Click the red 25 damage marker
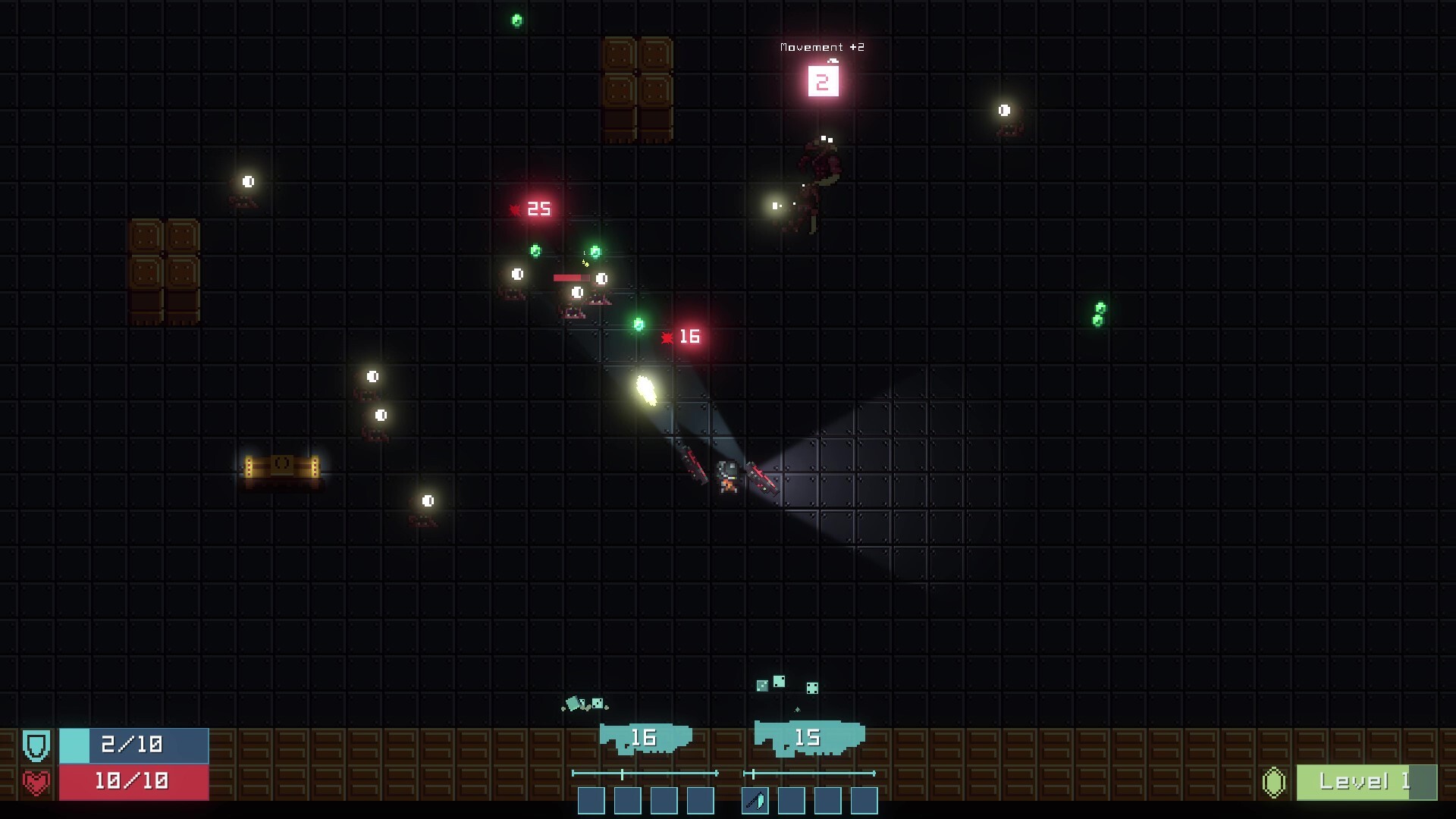The image size is (1456, 819). coord(535,209)
